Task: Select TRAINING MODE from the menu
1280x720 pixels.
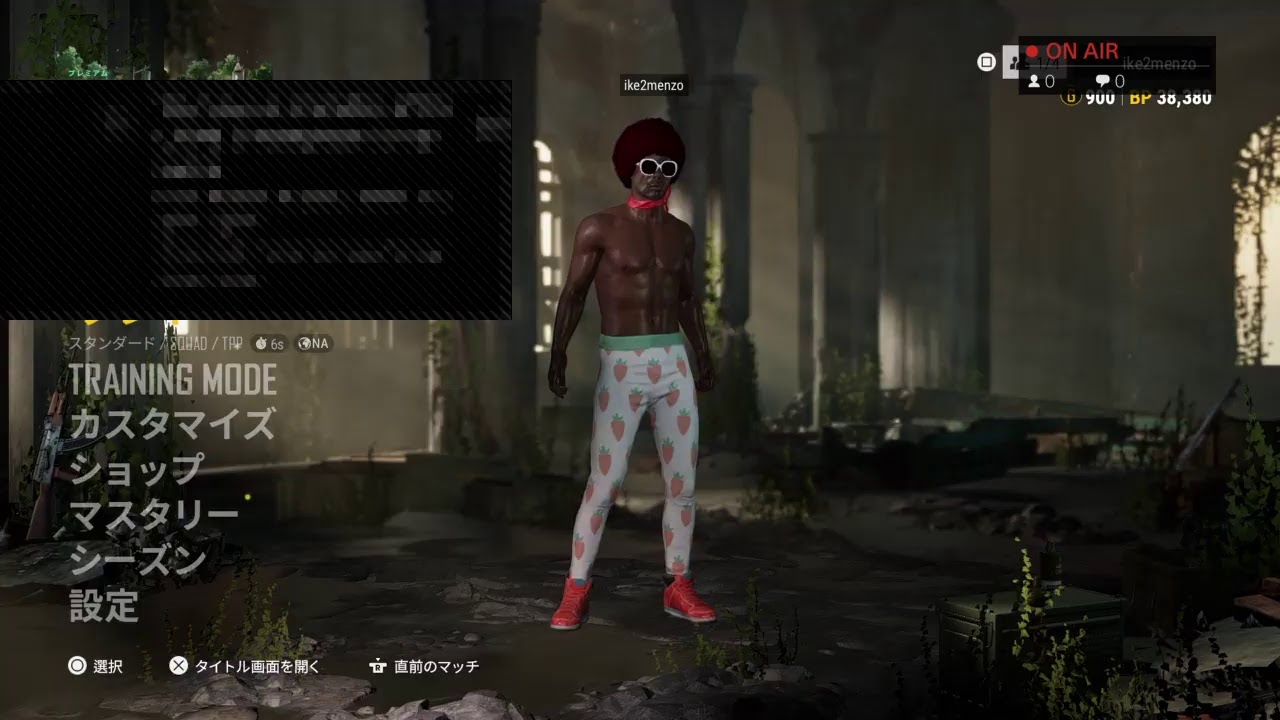Action: coord(172,380)
